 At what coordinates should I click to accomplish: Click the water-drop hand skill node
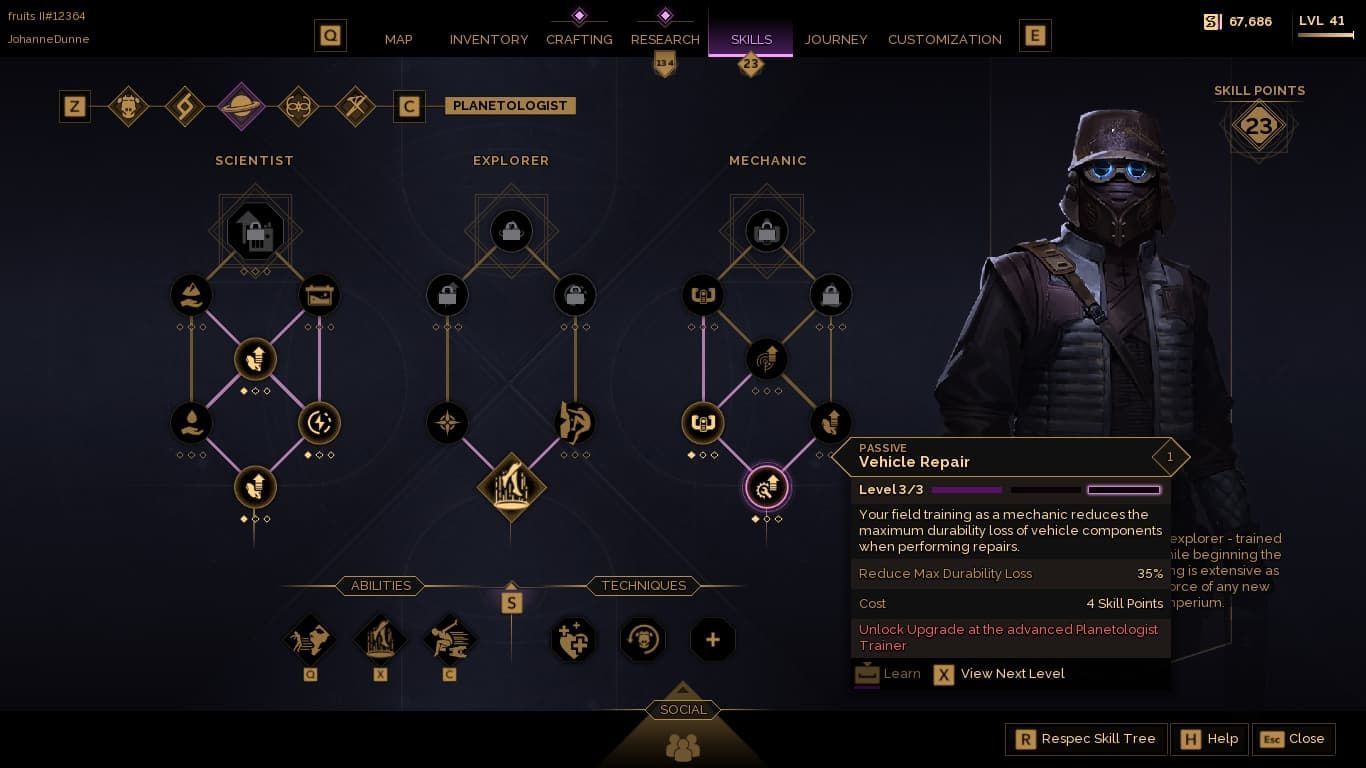(x=191, y=422)
